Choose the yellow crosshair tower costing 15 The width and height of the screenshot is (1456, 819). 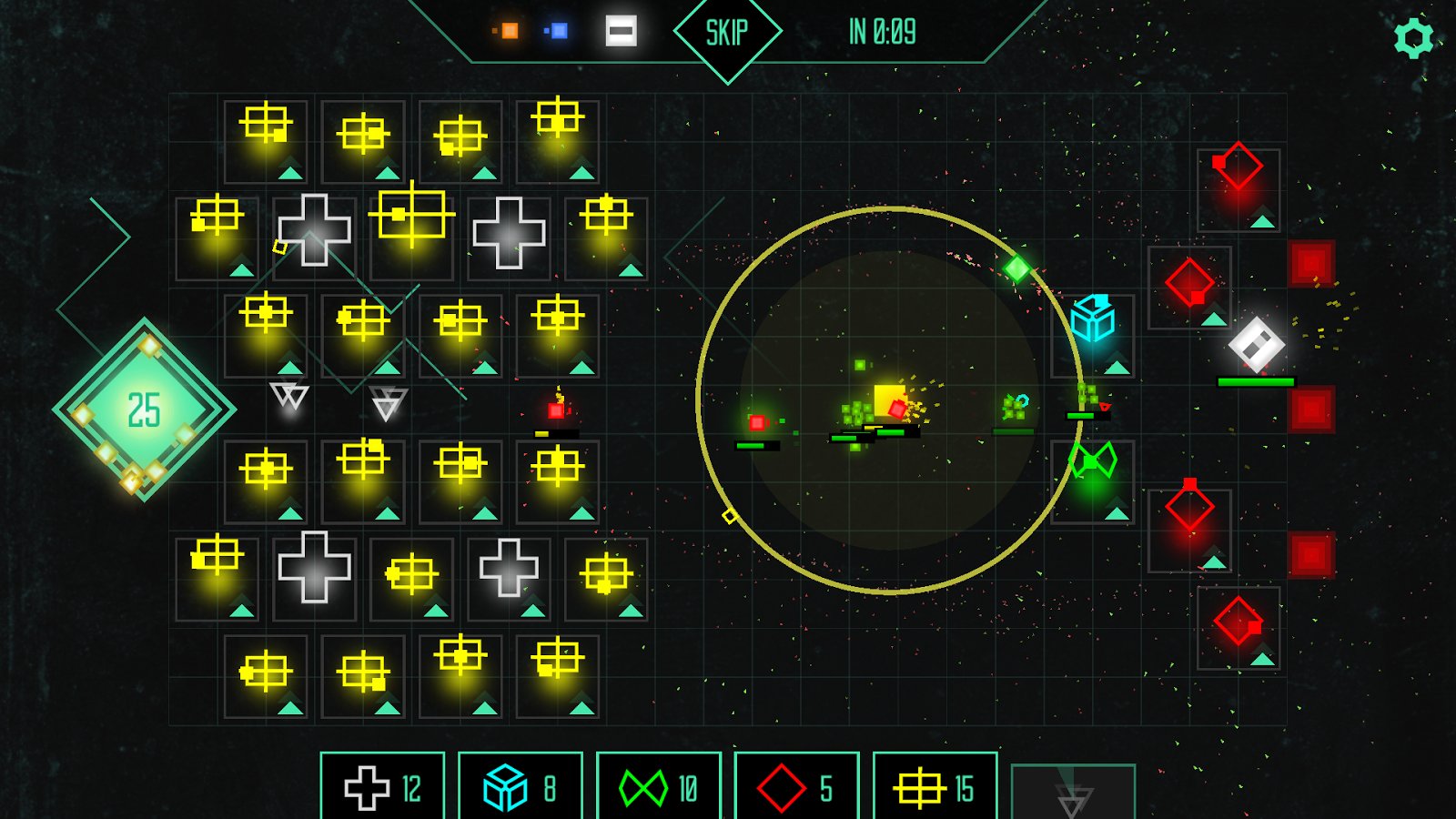[935, 787]
